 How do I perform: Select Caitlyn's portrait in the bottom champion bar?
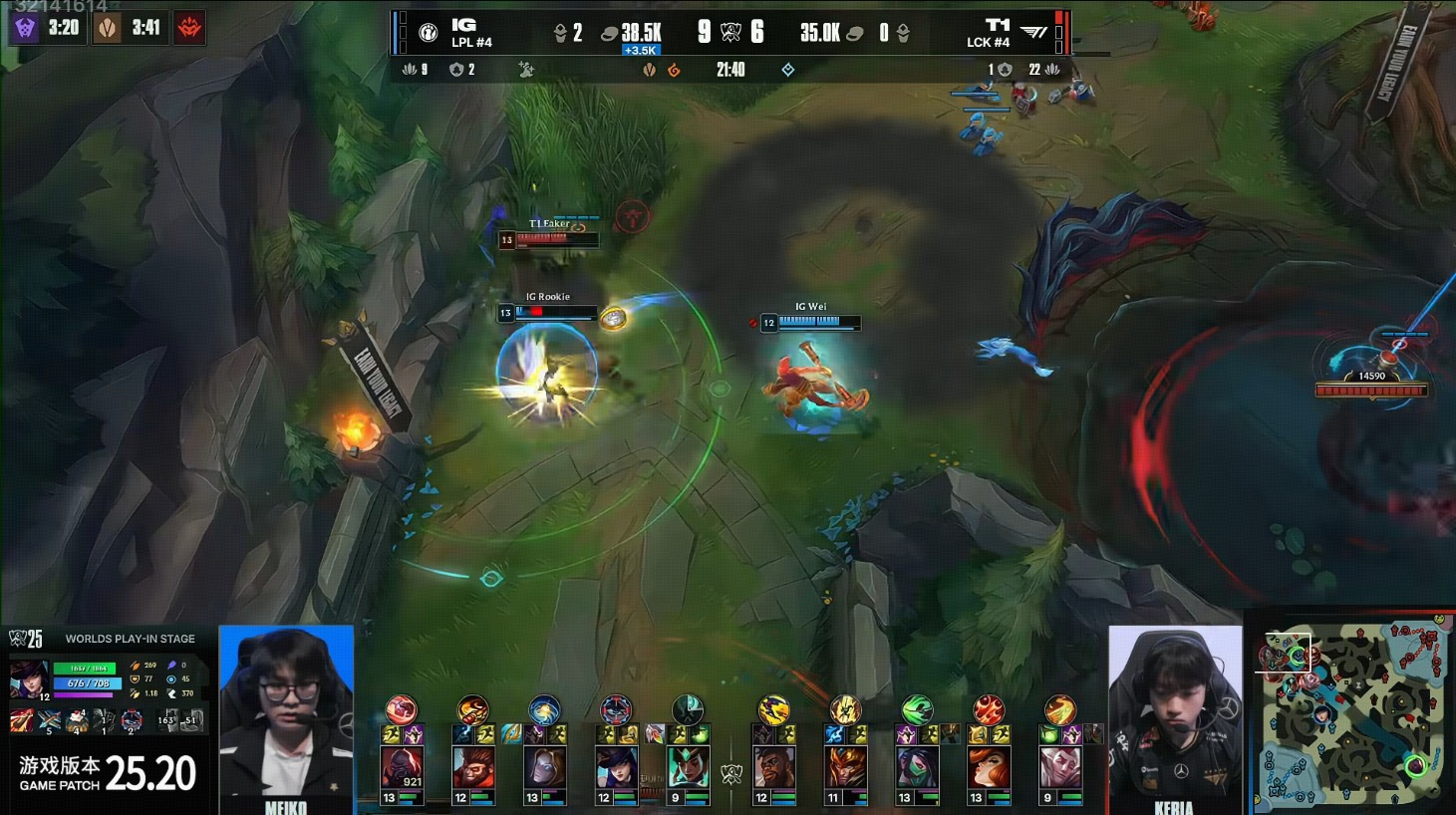pos(616,769)
